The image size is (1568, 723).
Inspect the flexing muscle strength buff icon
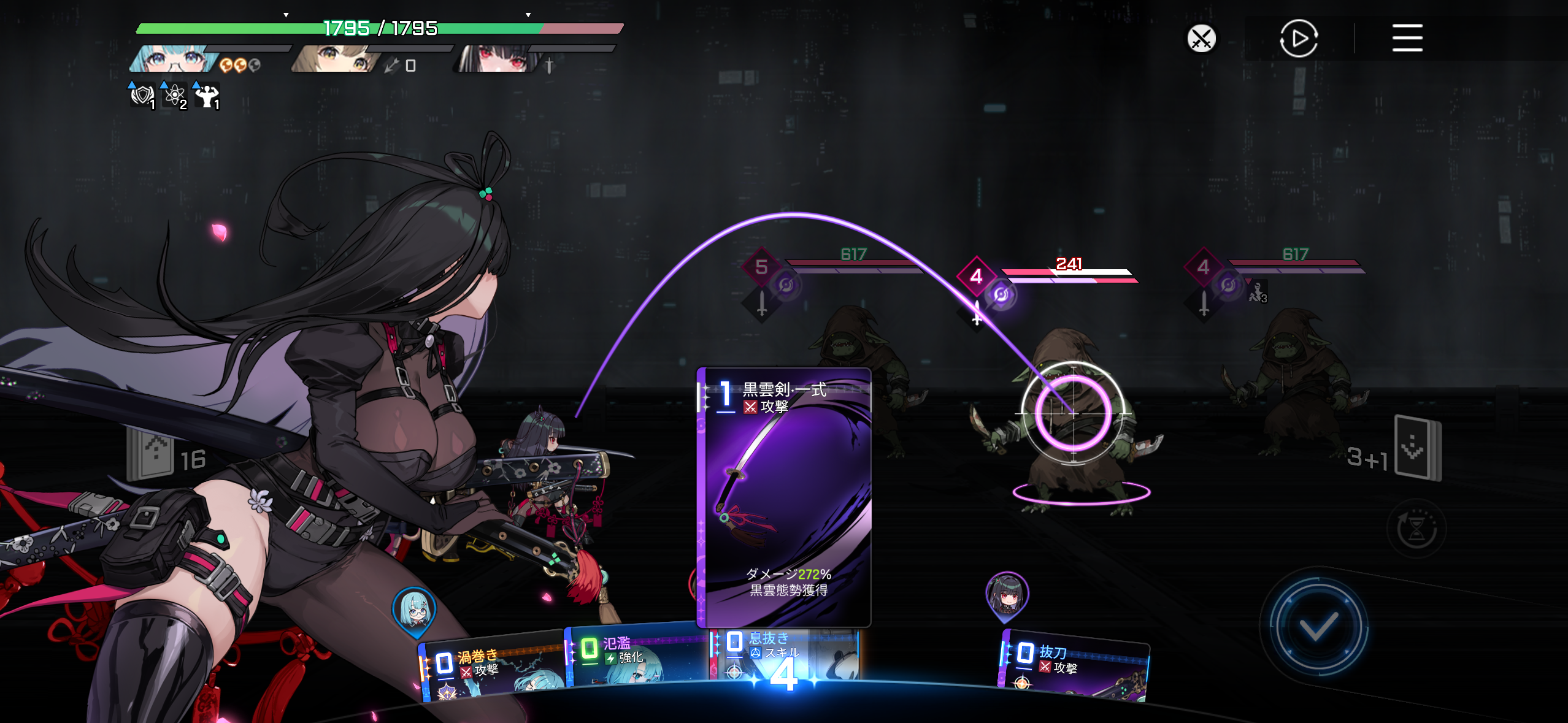pyautogui.click(x=207, y=96)
